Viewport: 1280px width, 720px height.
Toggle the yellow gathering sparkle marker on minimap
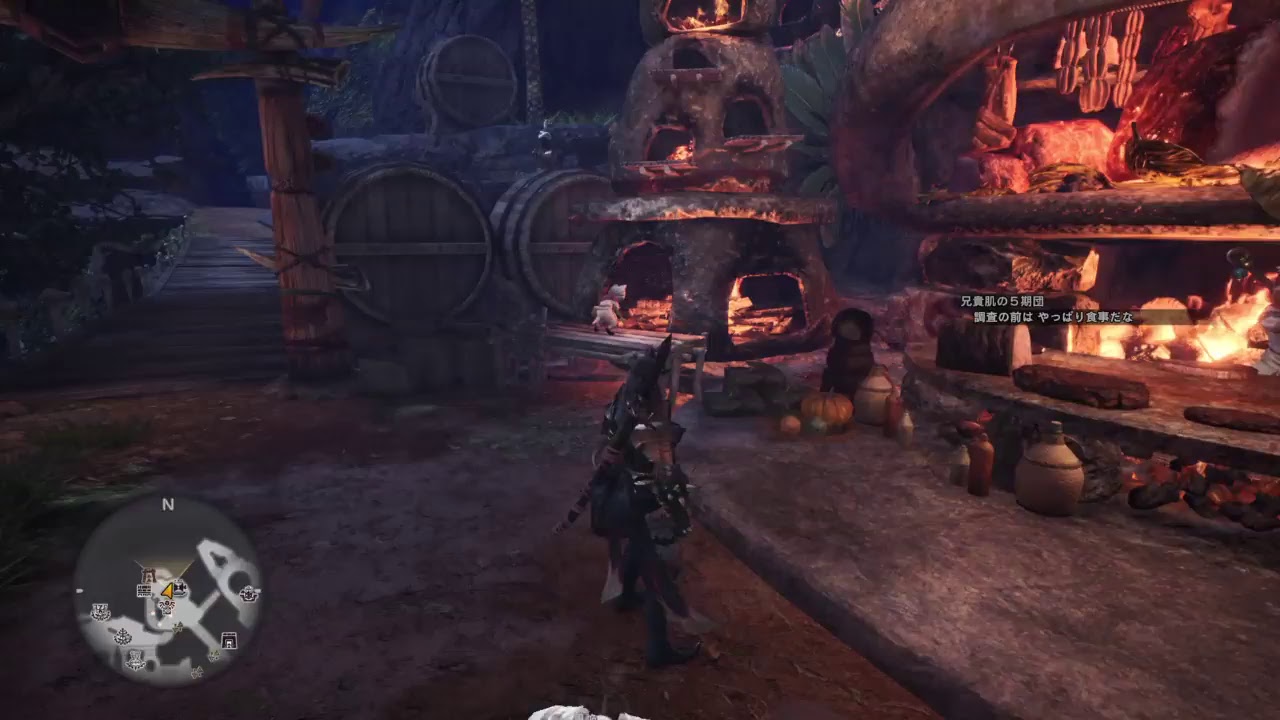click(178, 626)
